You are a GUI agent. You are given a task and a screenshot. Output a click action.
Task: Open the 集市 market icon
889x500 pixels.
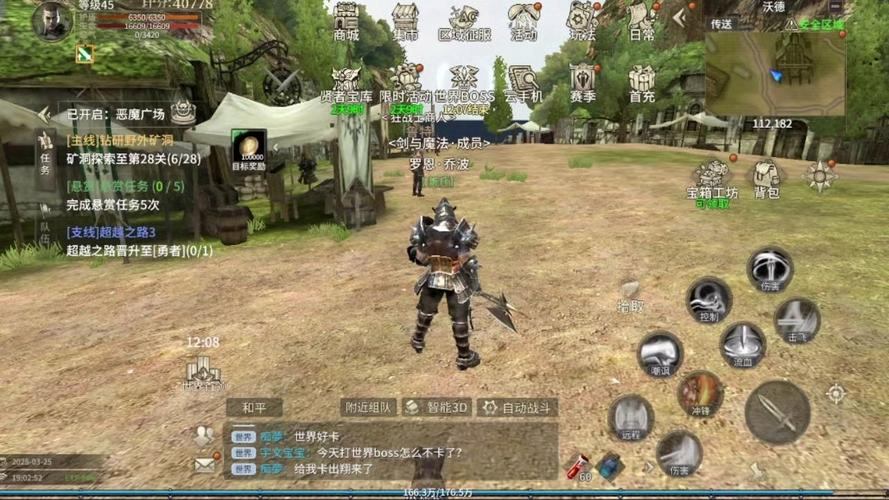pos(405,20)
